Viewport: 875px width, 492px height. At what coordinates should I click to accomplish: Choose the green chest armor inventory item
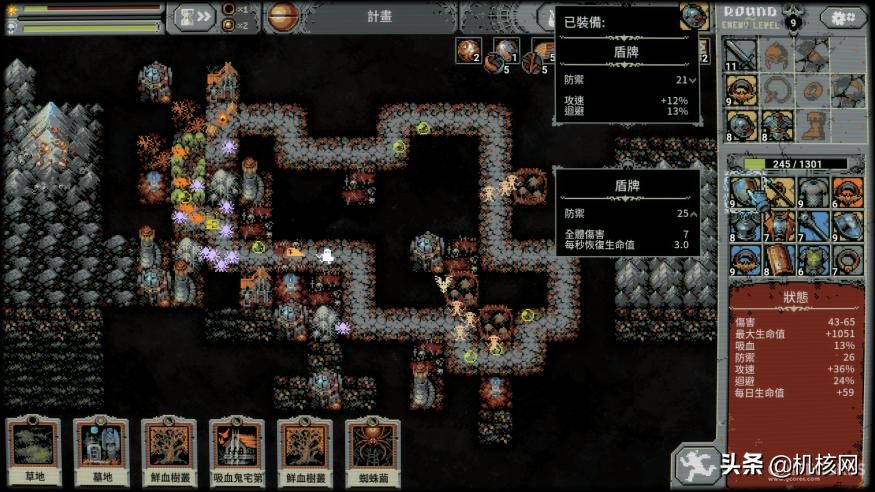tap(809, 259)
